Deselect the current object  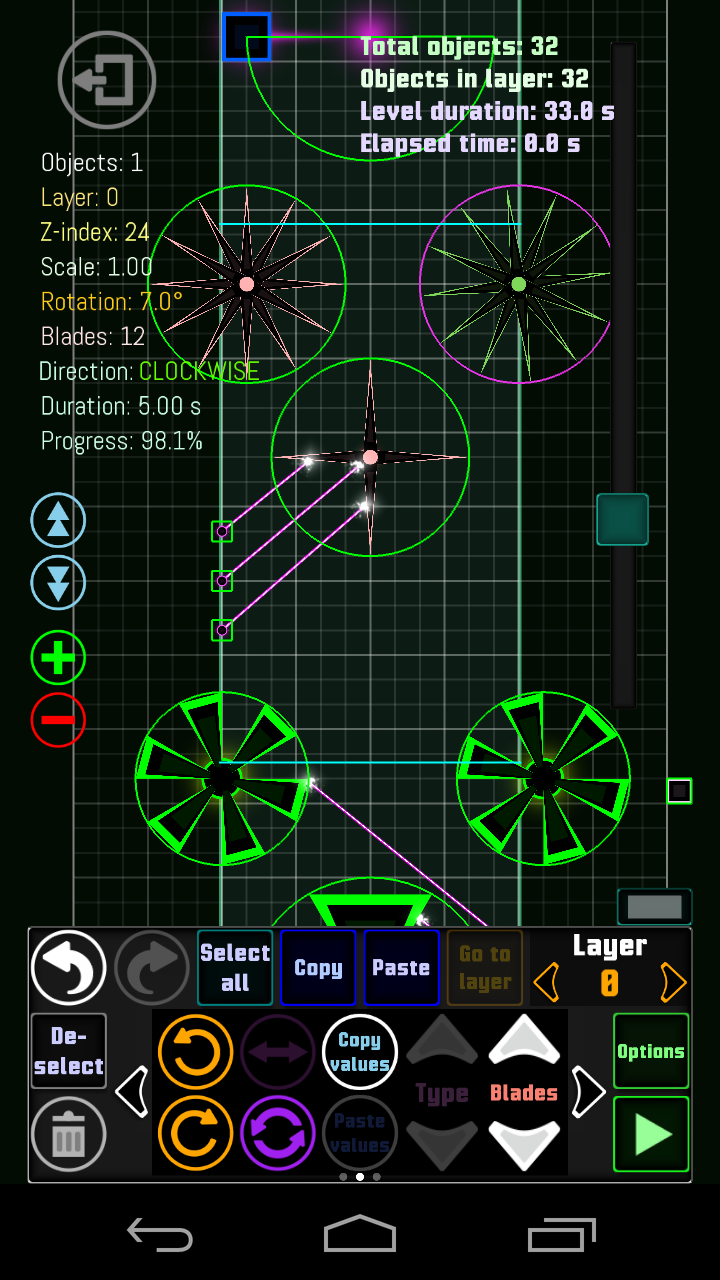[68, 1051]
